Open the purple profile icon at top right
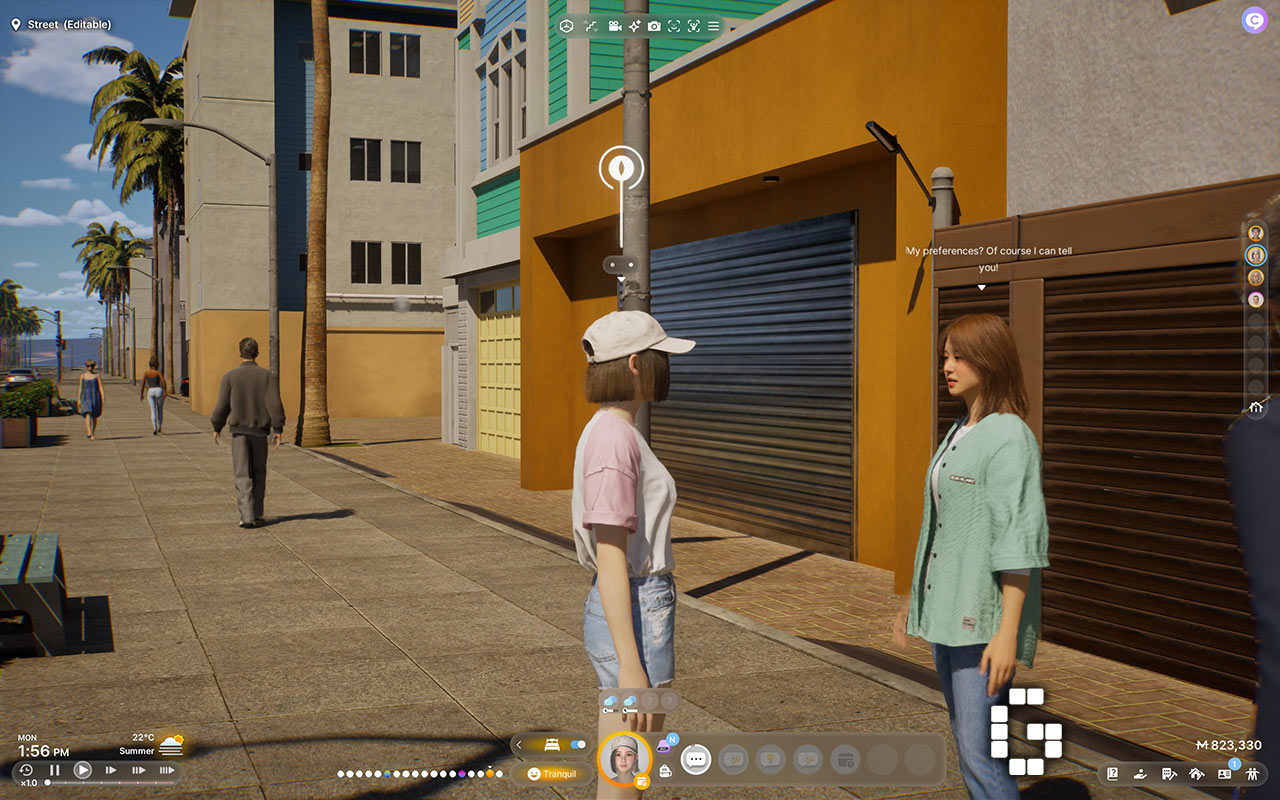The height and width of the screenshot is (800, 1280). tap(1253, 20)
